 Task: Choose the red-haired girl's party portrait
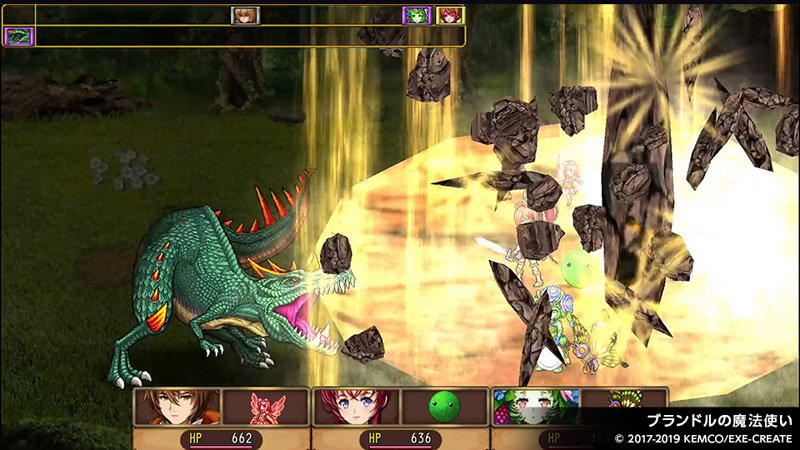tap(356, 408)
